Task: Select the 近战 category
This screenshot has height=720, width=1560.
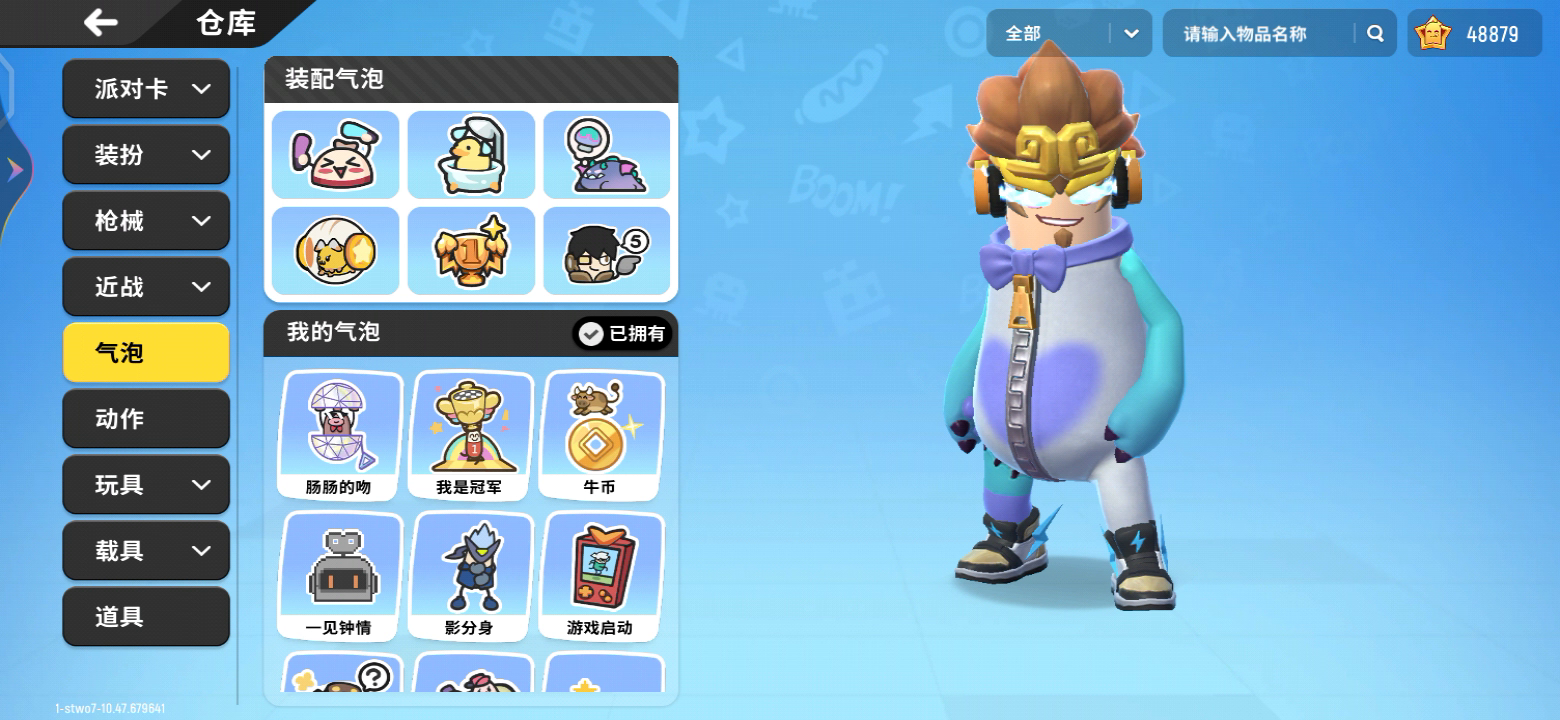Action: click(x=146, y=287)
